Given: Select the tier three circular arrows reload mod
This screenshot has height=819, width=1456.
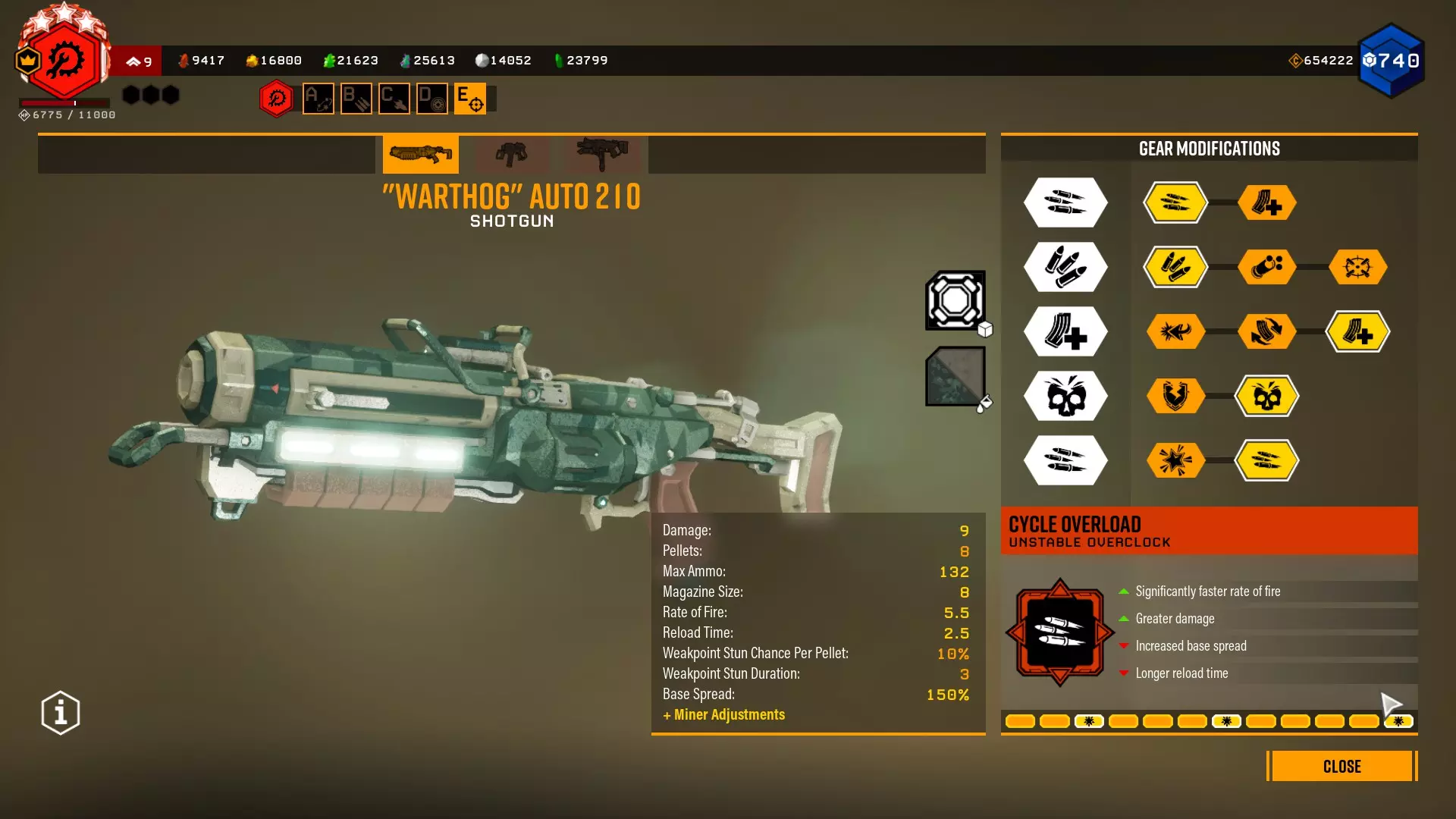Looking at the screenshot, I should (x=1267, y=331).
